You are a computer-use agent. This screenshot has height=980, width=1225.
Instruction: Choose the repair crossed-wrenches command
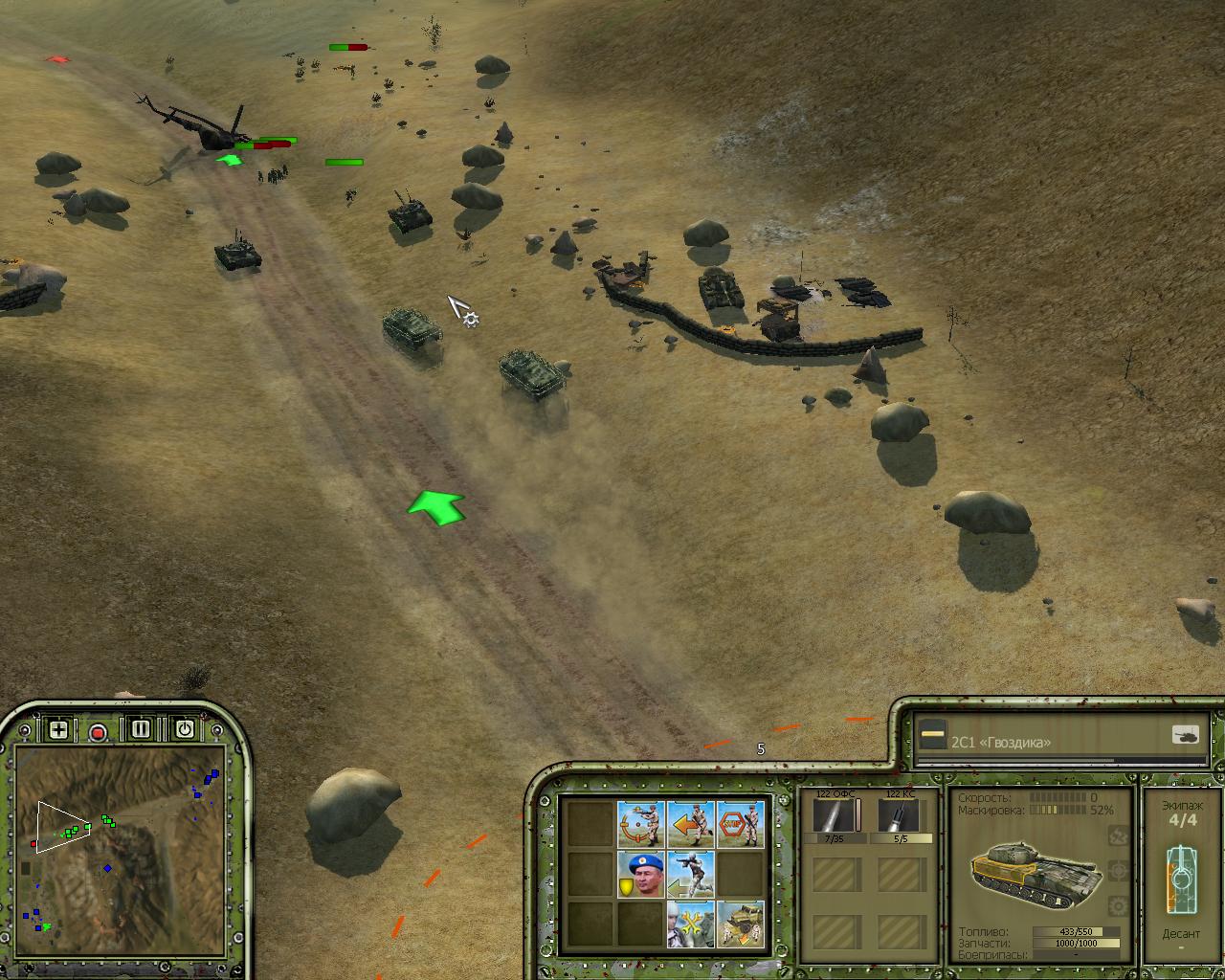pyautogui.click(x=690, y=924)
